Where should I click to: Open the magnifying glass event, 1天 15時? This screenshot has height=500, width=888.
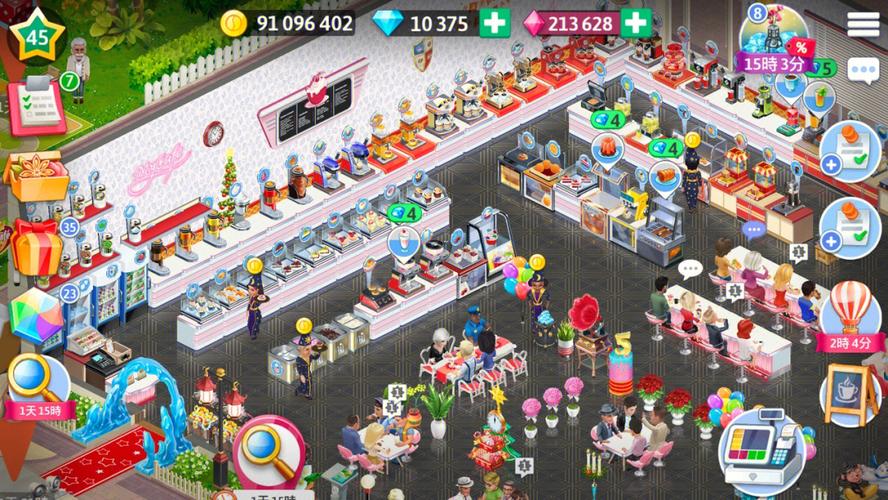click(36, 387)
